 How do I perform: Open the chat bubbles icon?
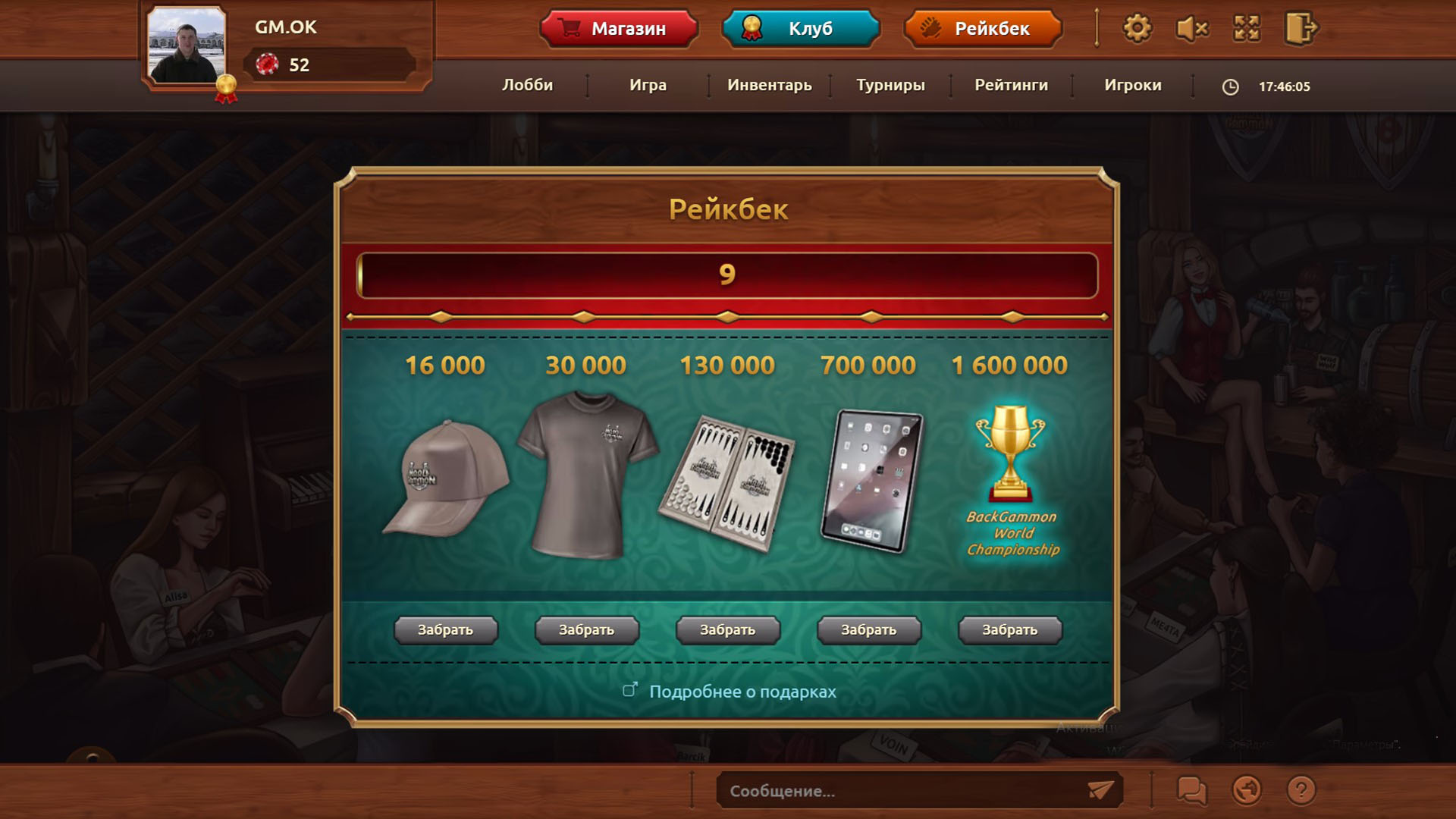(x=1191, y=790)
